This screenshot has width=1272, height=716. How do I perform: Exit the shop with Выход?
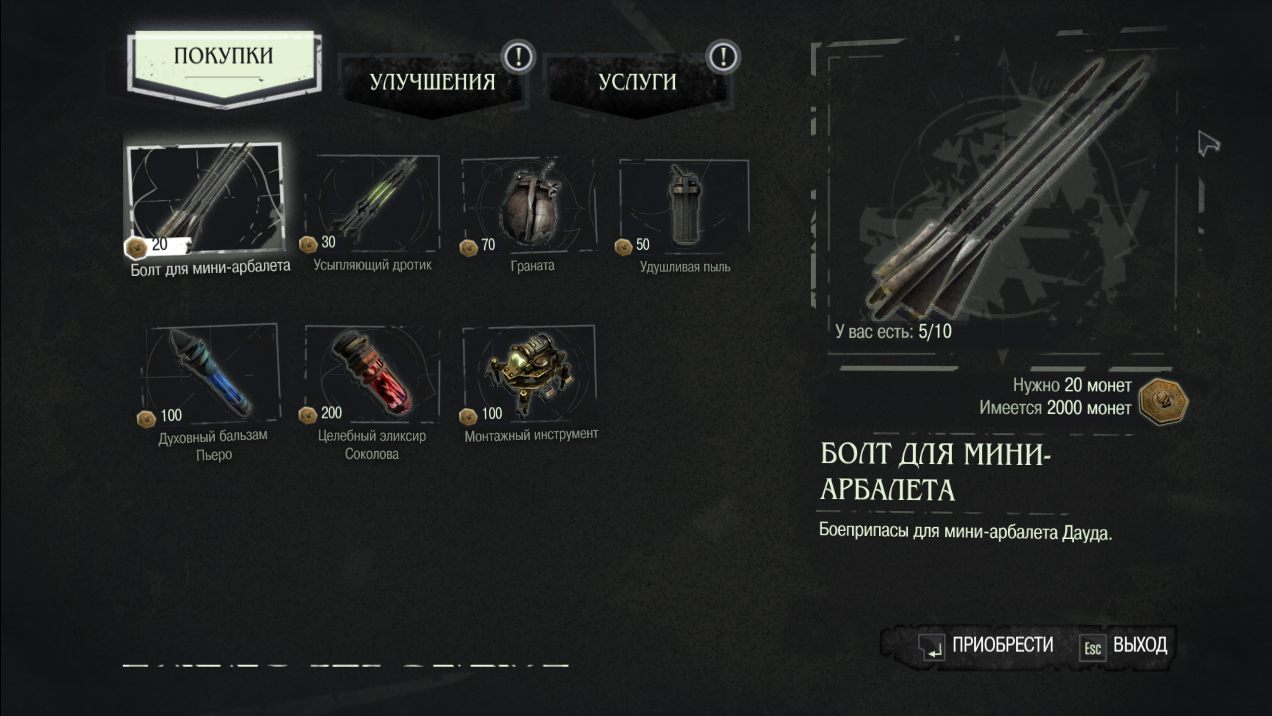point(1125,646)
